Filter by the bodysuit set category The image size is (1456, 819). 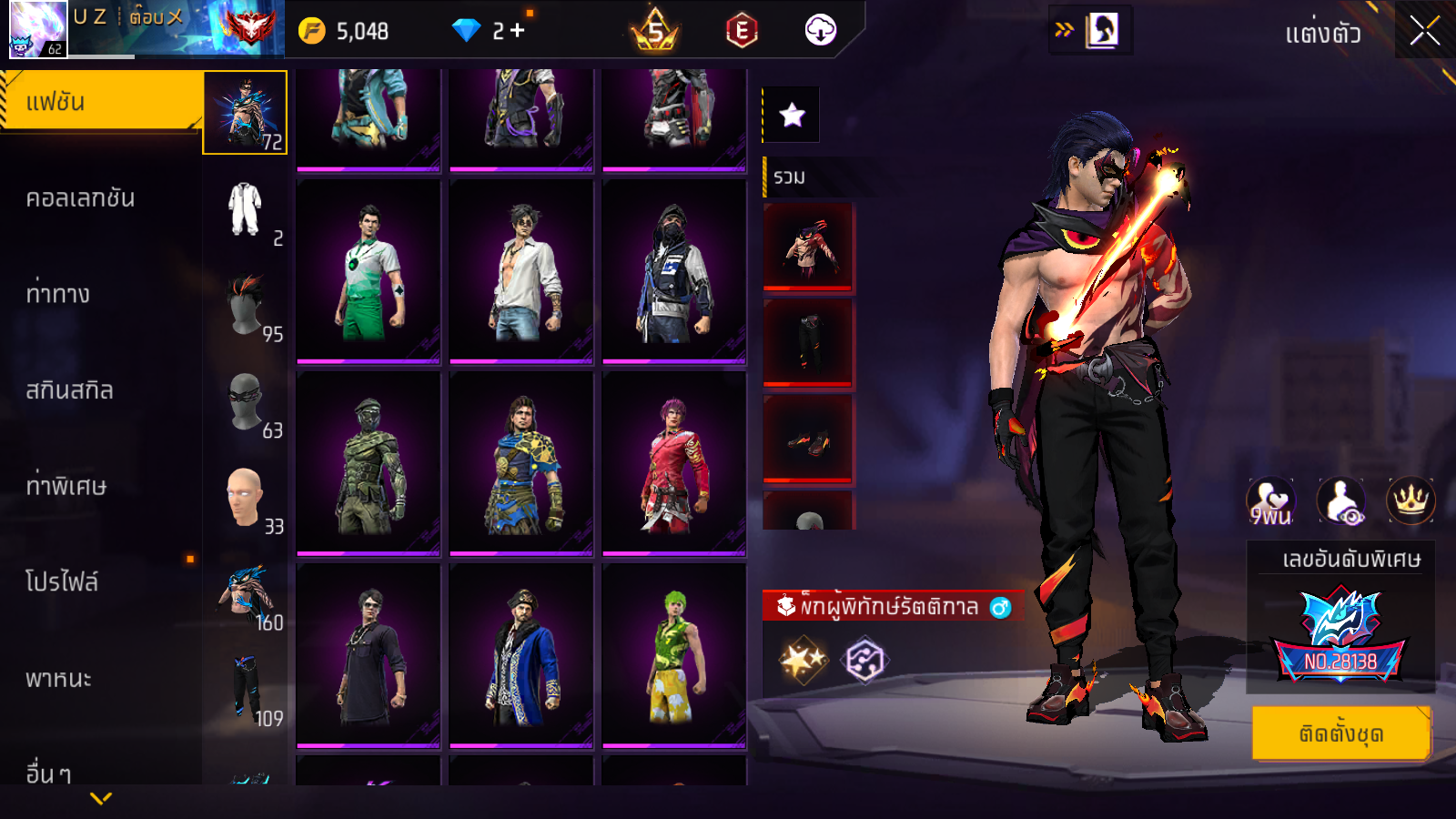245,209
